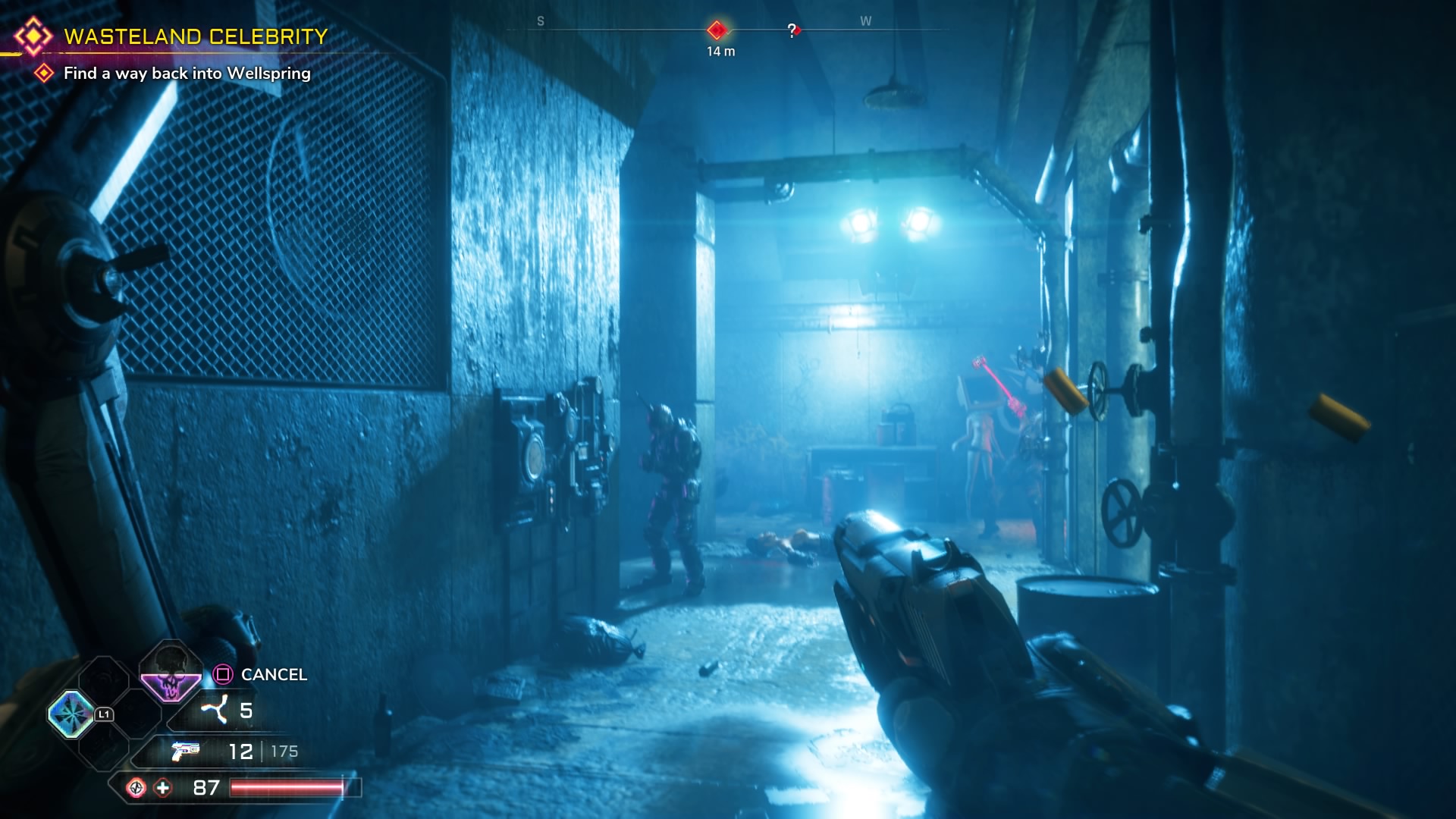This screenshot has width=1456, height=819.
Task: Use the health infusion plus icon
Action: tap(163, 788)
